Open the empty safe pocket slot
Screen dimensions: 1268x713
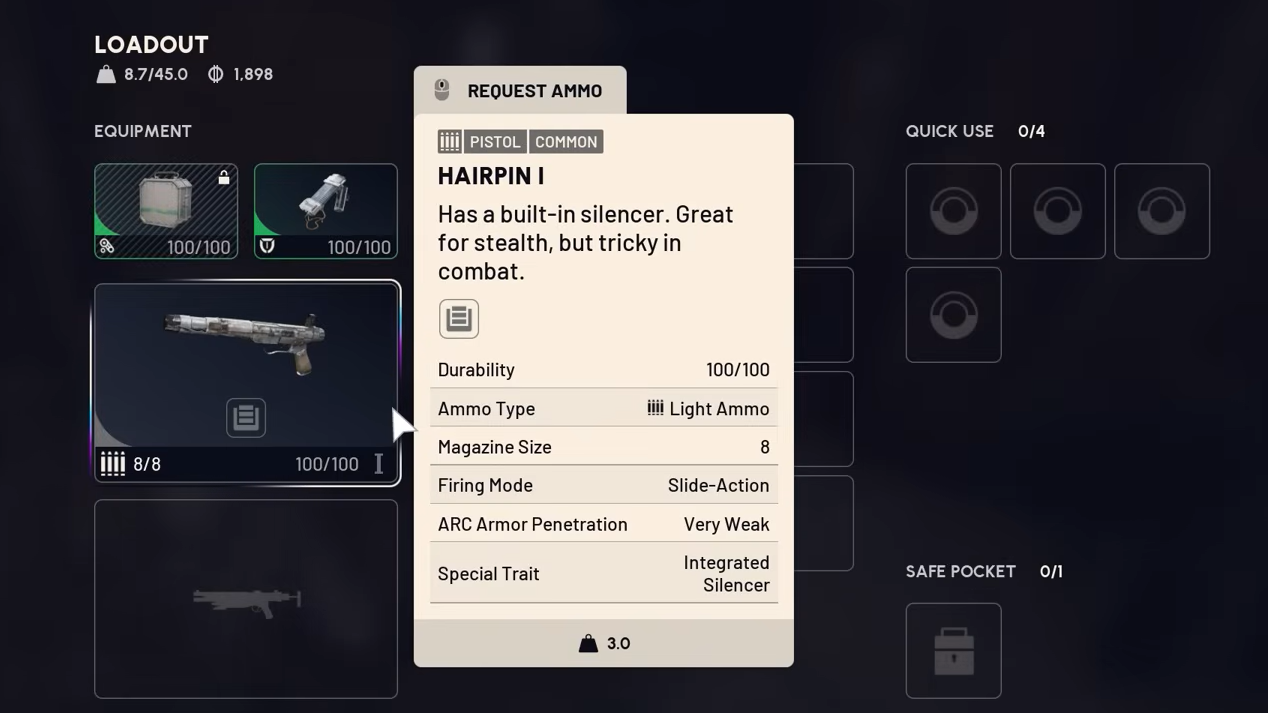click(953, 650)
